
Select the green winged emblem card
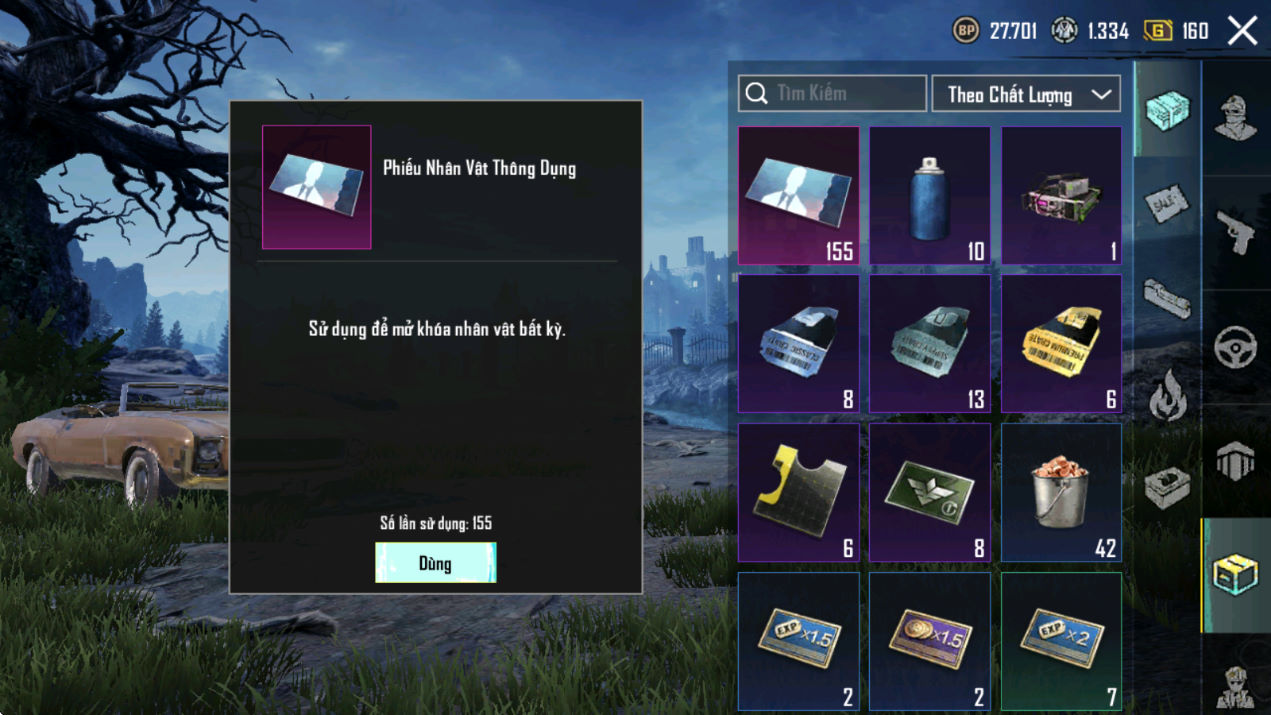click(930, 492)
